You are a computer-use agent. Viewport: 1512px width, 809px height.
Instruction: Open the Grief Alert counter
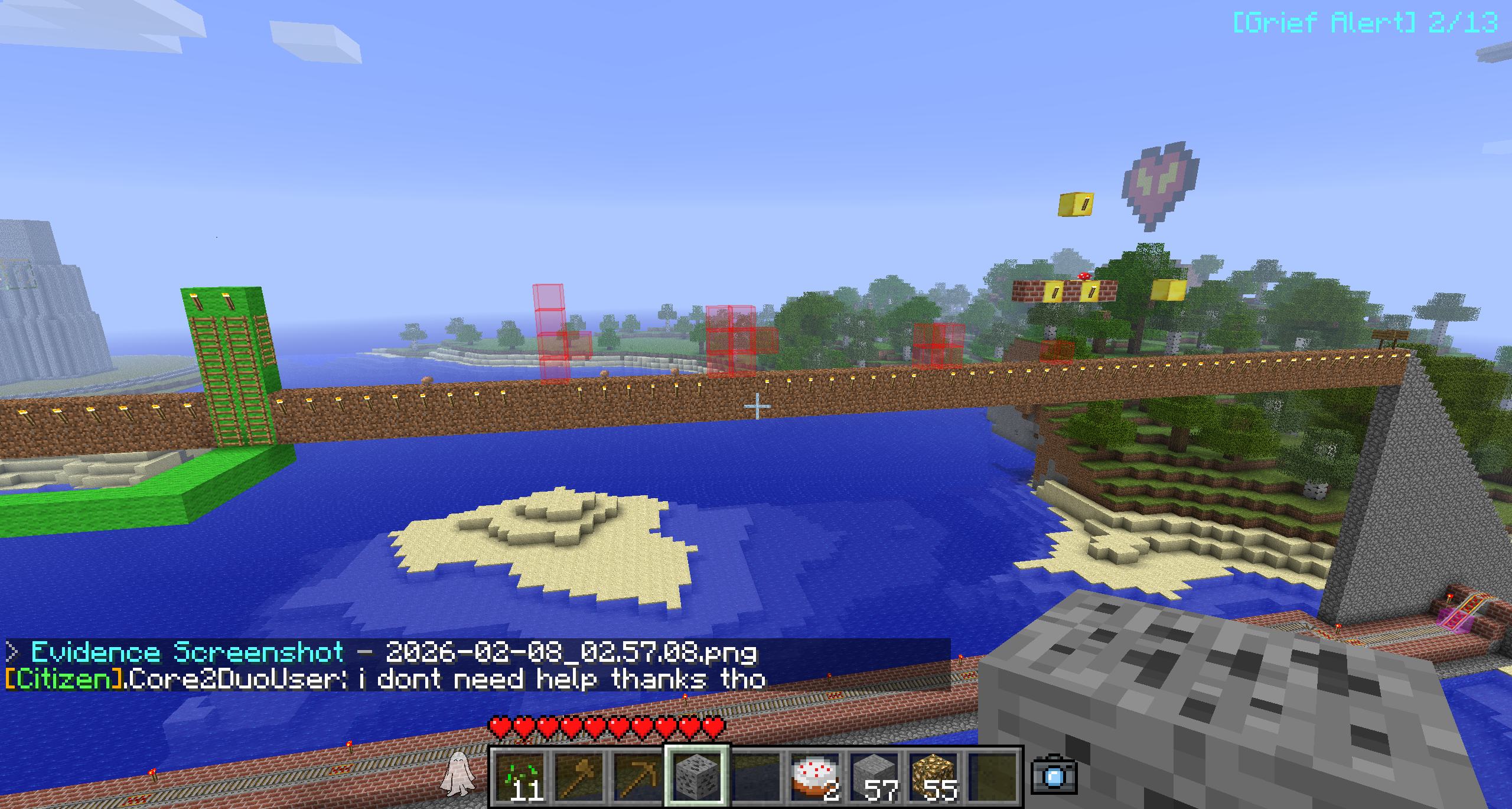coord(1365,23)
